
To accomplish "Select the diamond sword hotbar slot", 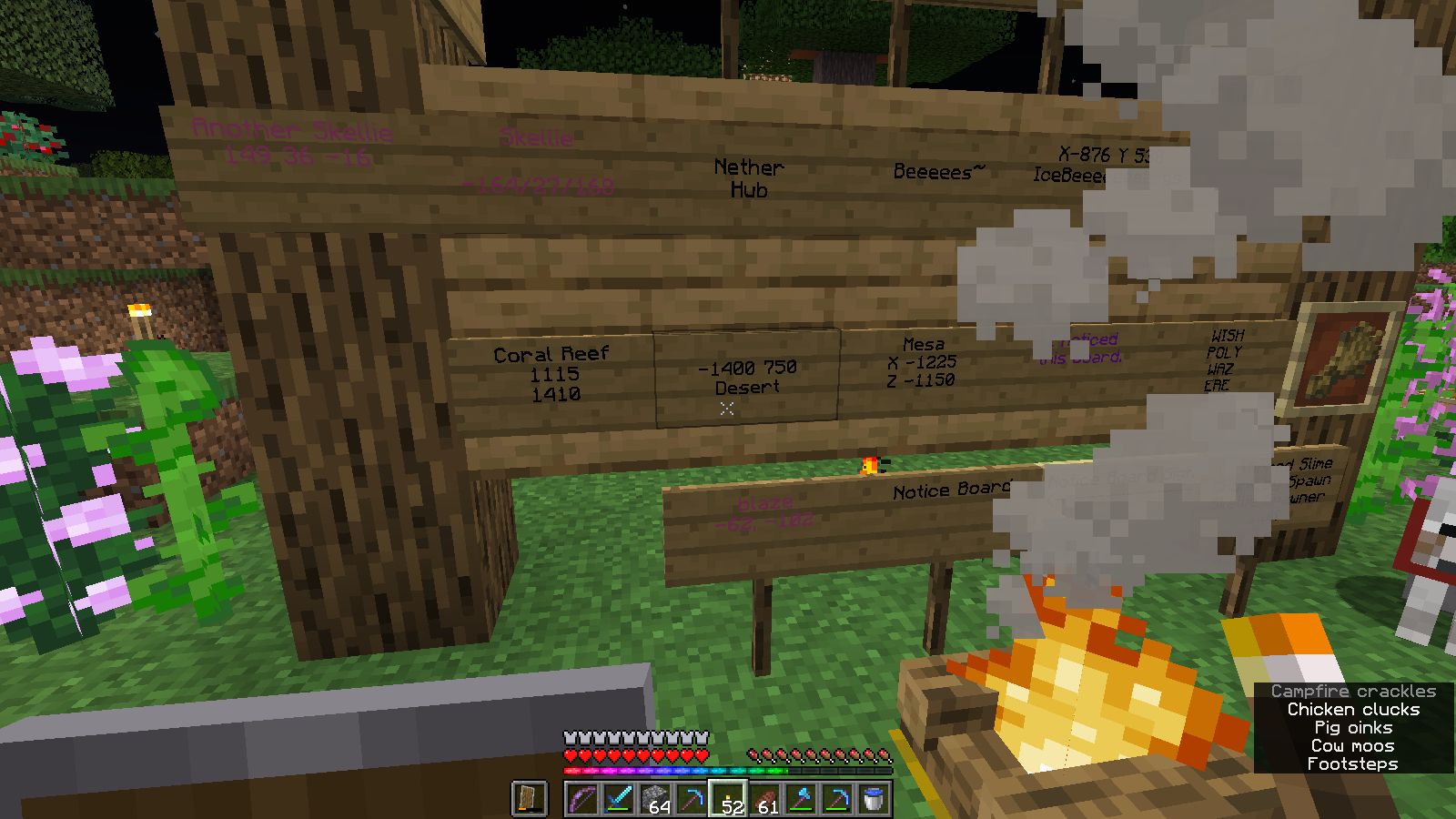I will [x=619, y=799].
